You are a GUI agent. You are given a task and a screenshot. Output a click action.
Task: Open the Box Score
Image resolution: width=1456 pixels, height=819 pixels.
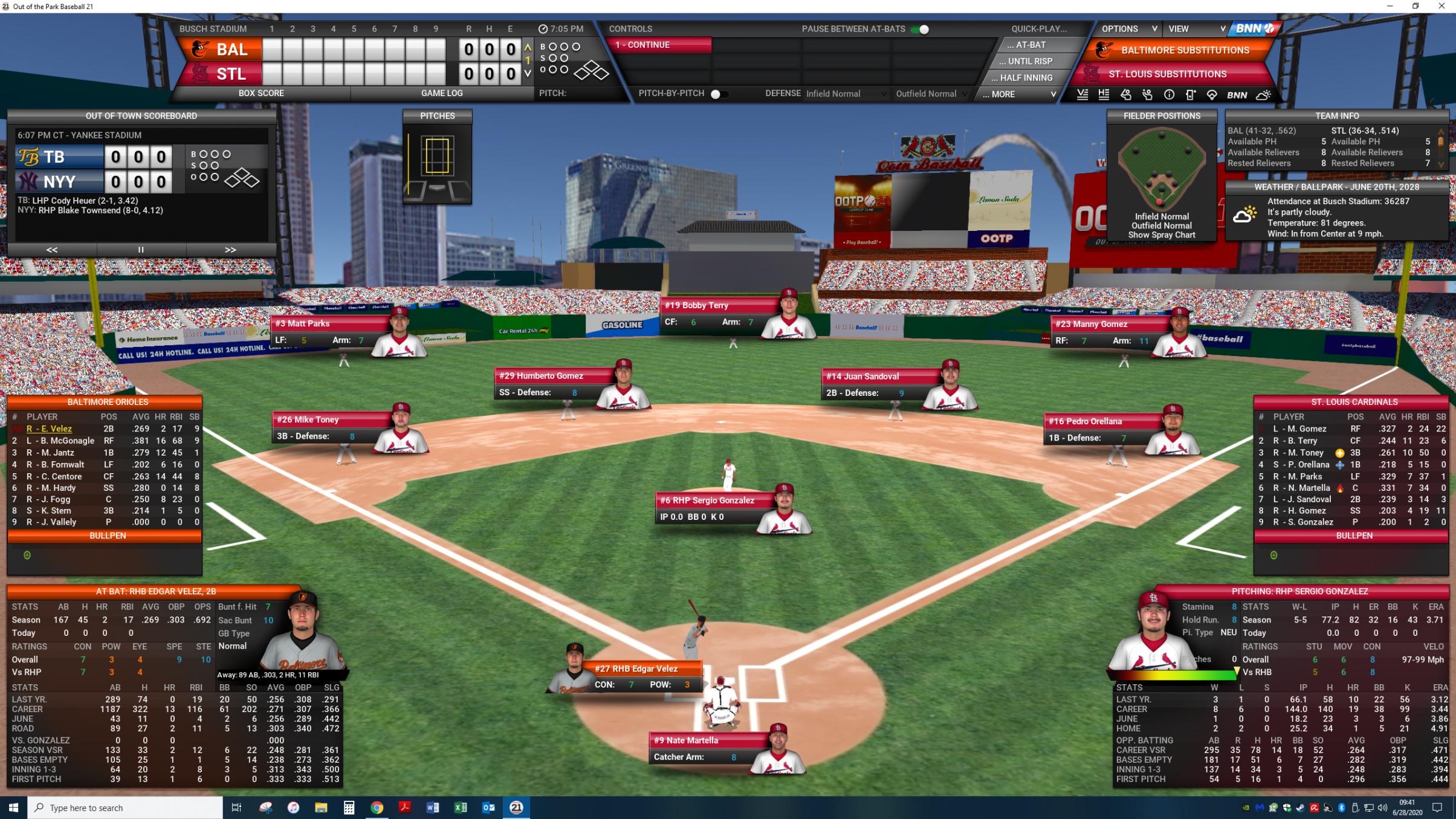(x=261, y=93)
